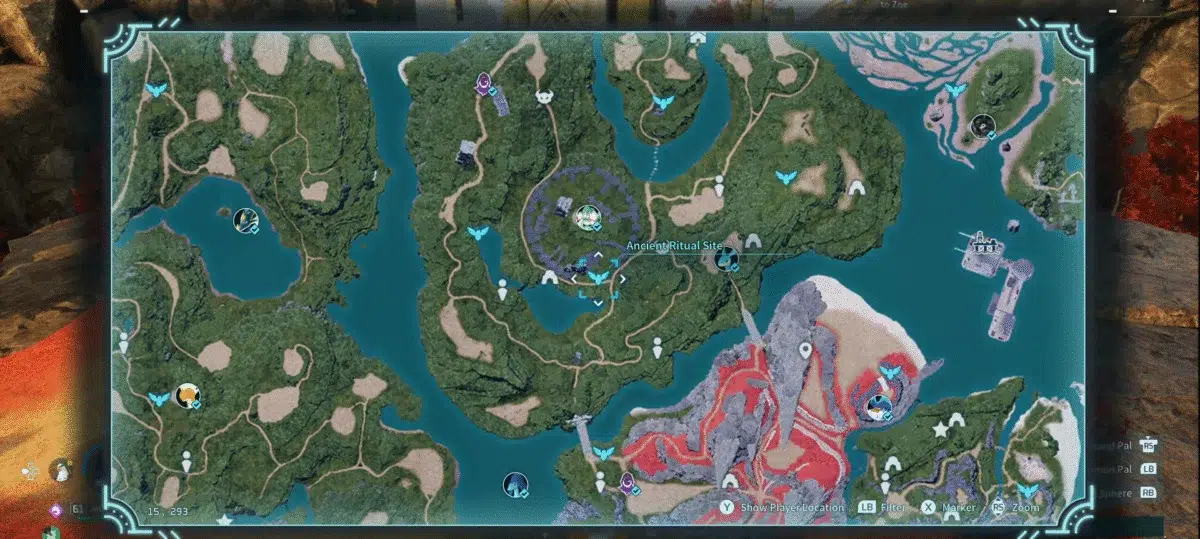Click the tower boss icon inside ritual circle
The height and width of the screenshot is (539, 1200).
(587, 216)
